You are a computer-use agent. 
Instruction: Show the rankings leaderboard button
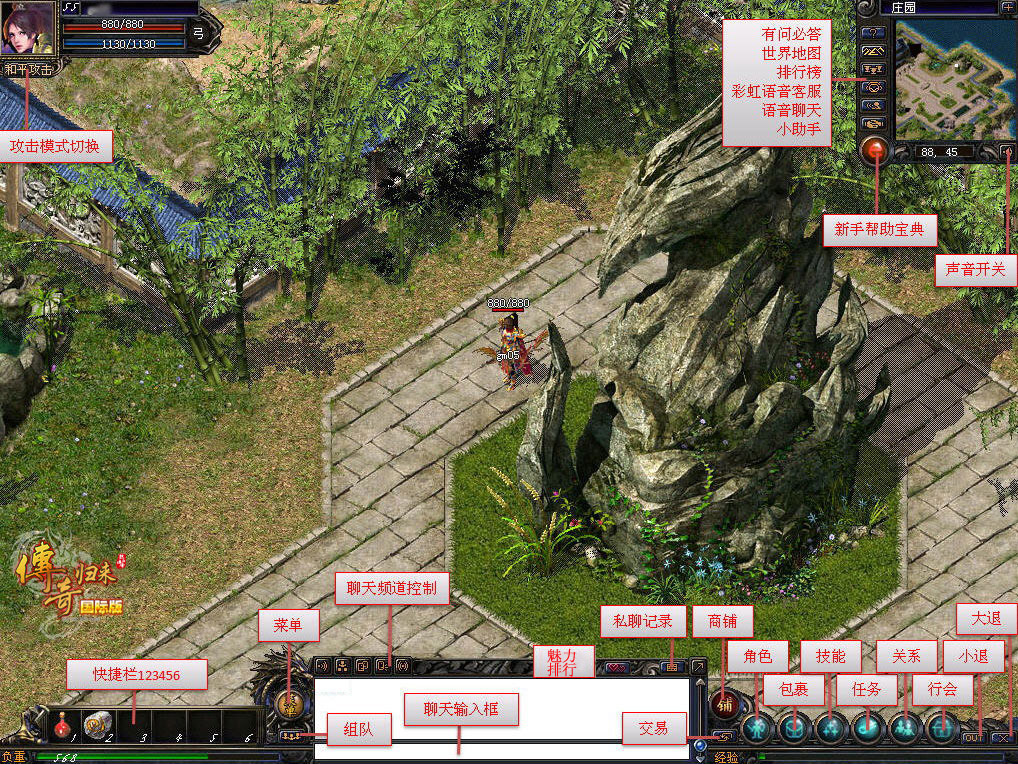873,69
